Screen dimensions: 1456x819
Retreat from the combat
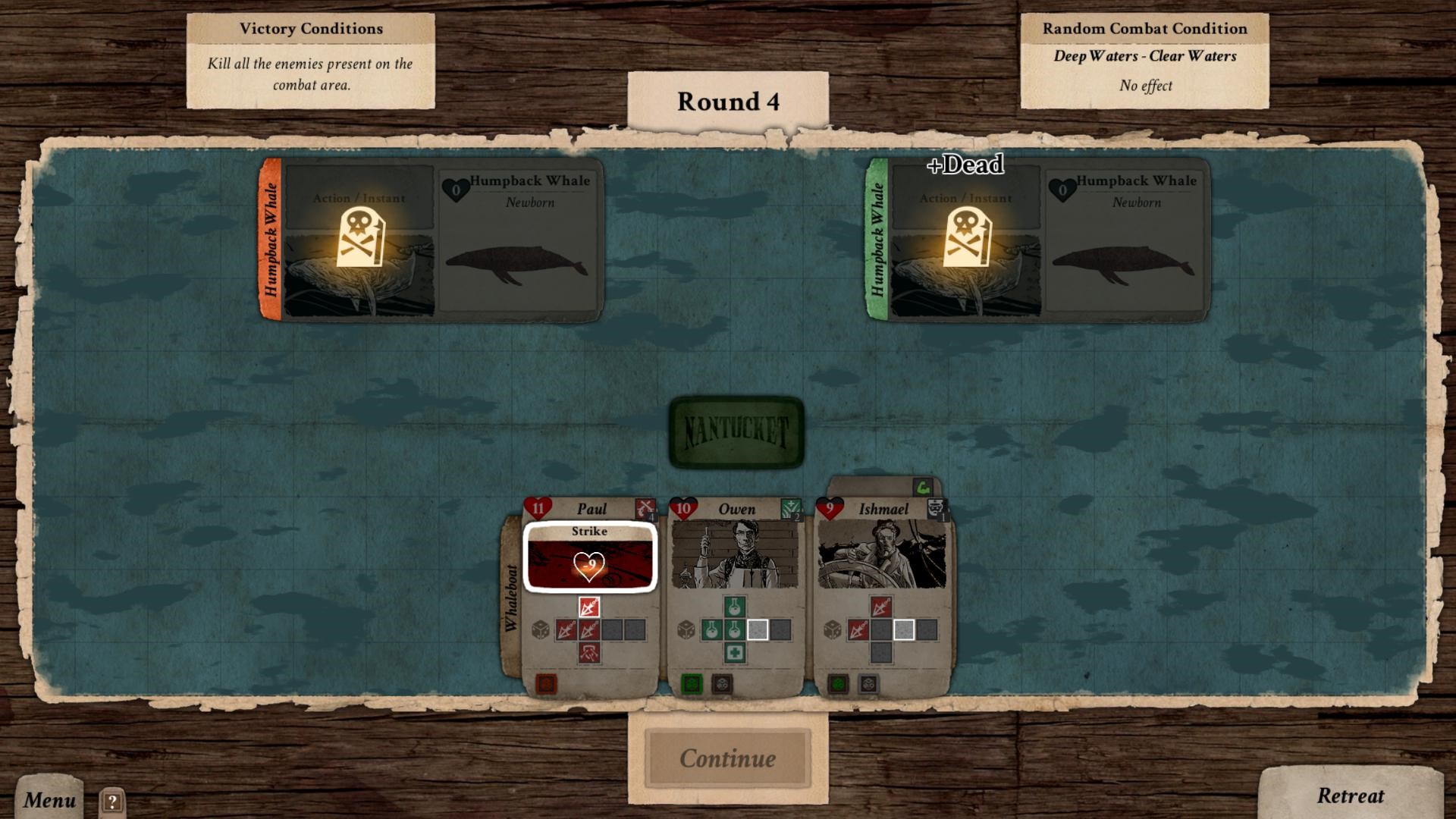point(1350,795)
